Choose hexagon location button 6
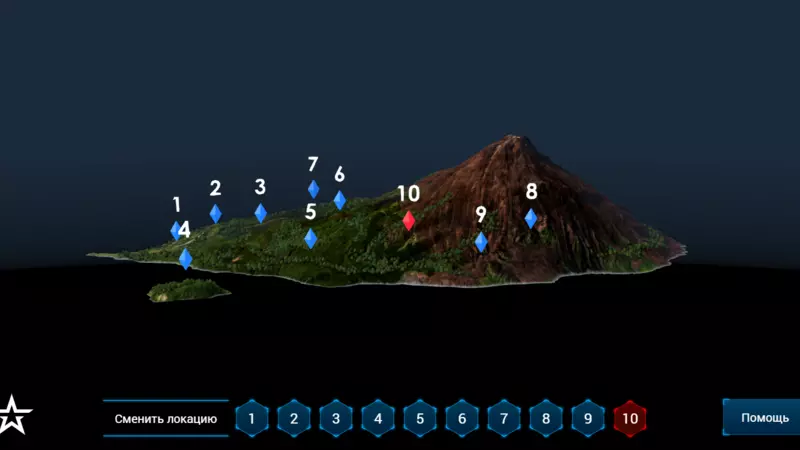800x450 pixels. click(462, 418)
